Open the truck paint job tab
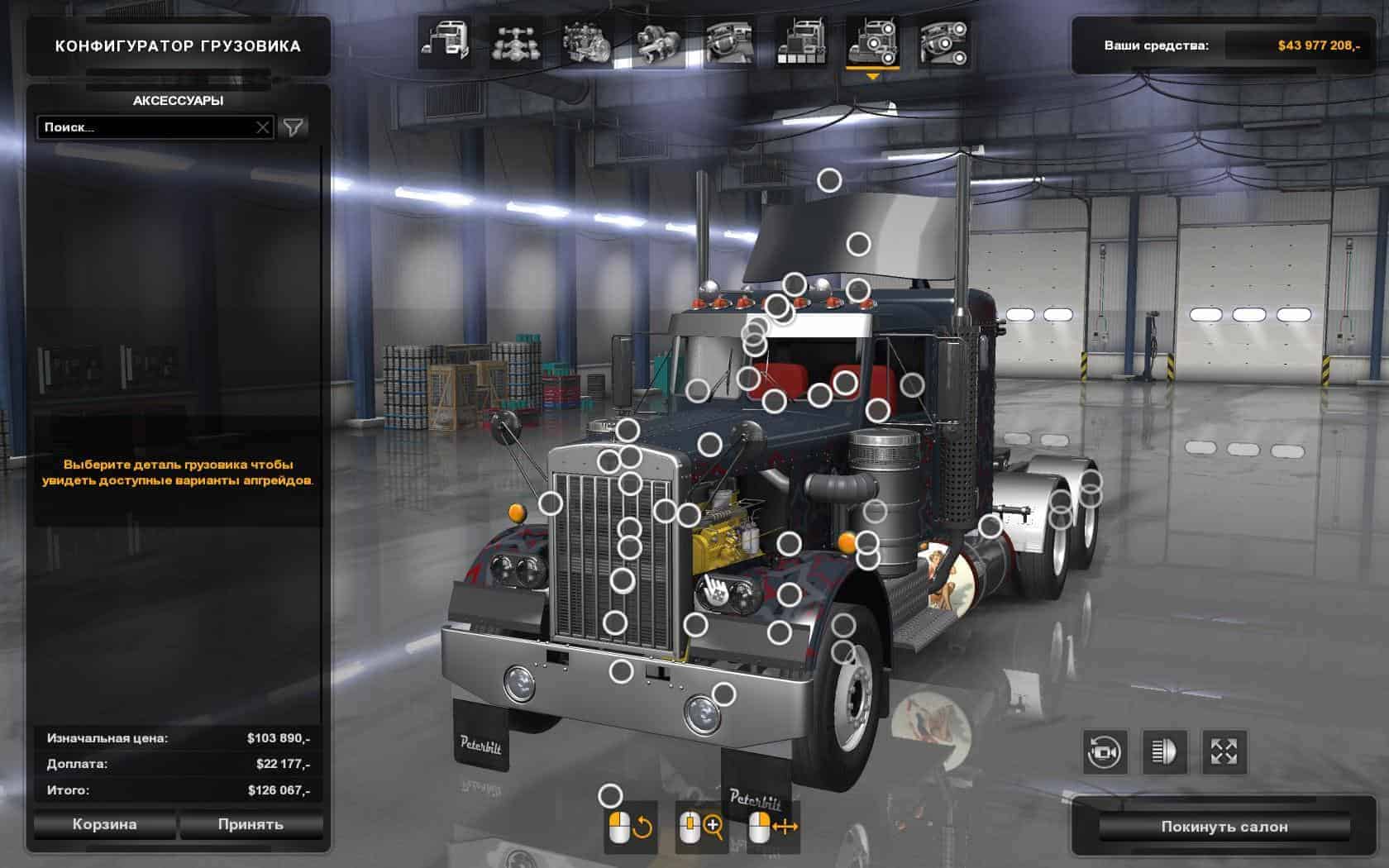 (800, 42)
